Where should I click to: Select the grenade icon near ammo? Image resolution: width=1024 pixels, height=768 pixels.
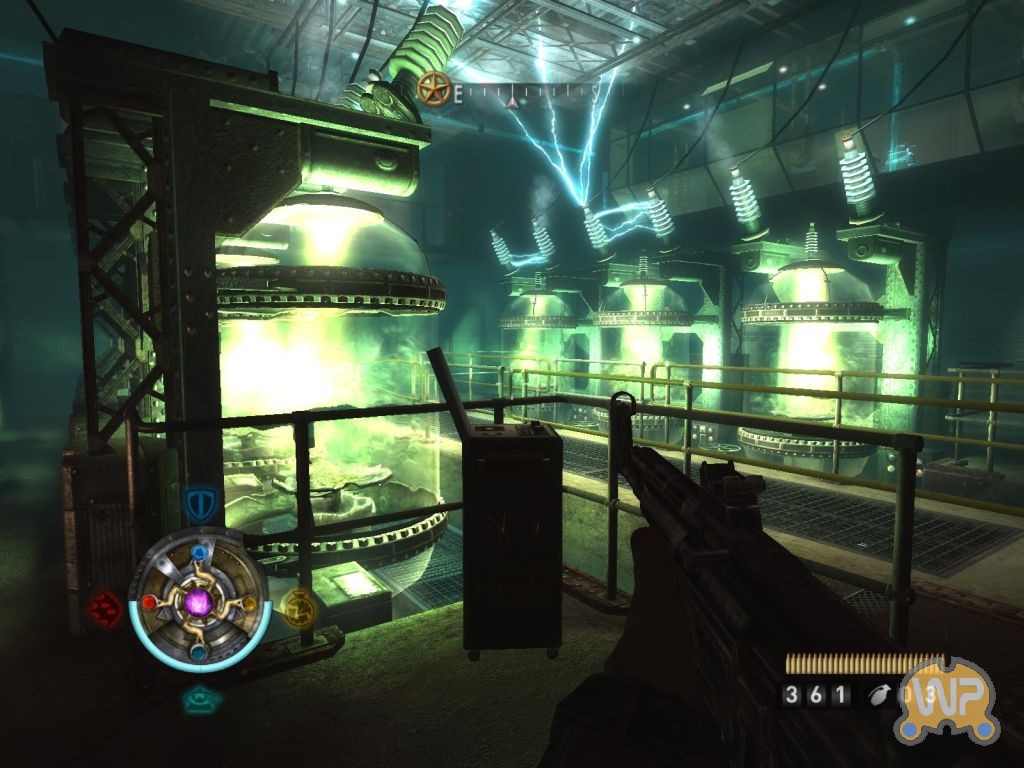pos(880,695)
